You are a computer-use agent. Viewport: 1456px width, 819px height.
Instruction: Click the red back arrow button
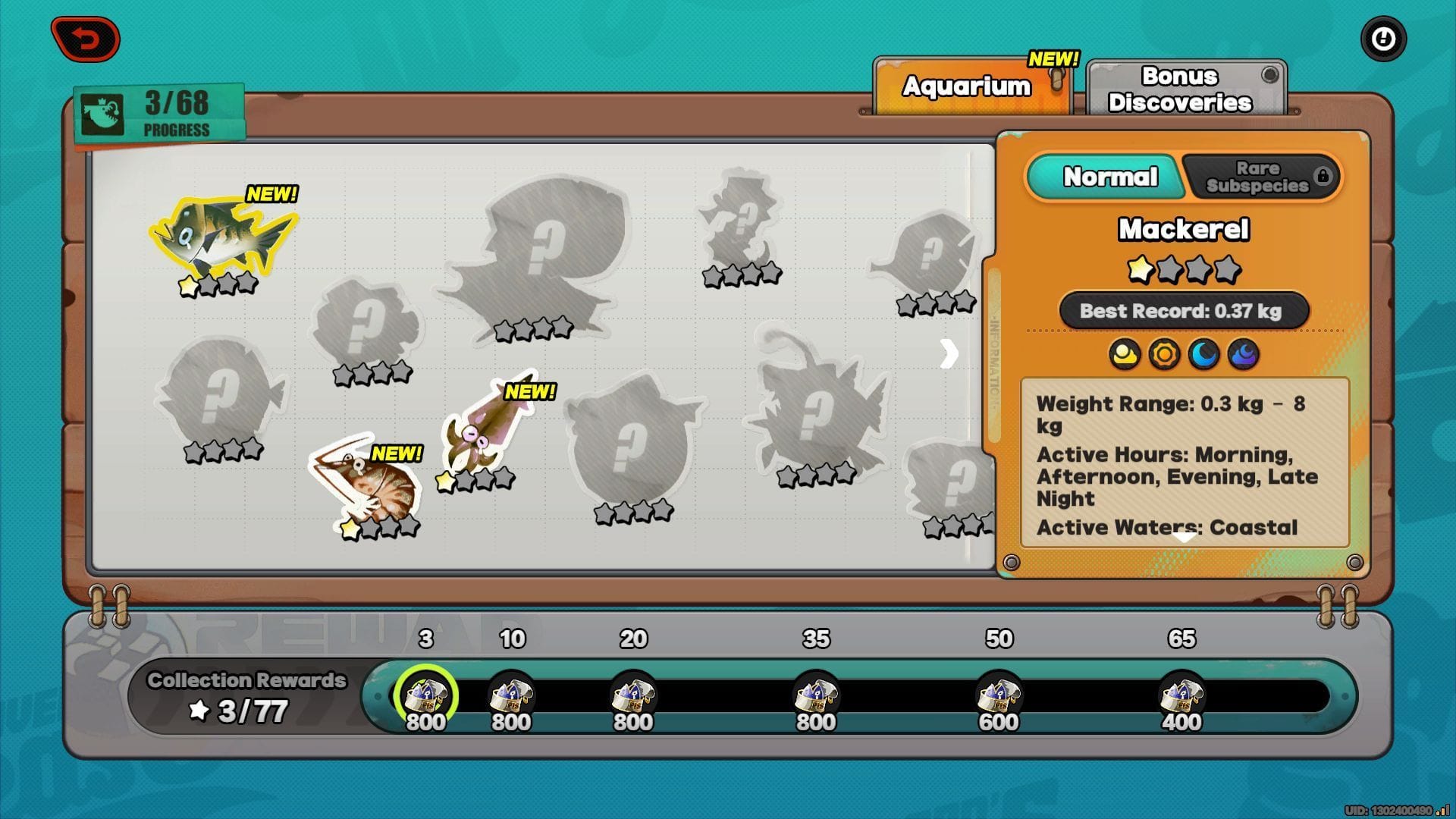[x=86, y=39]
